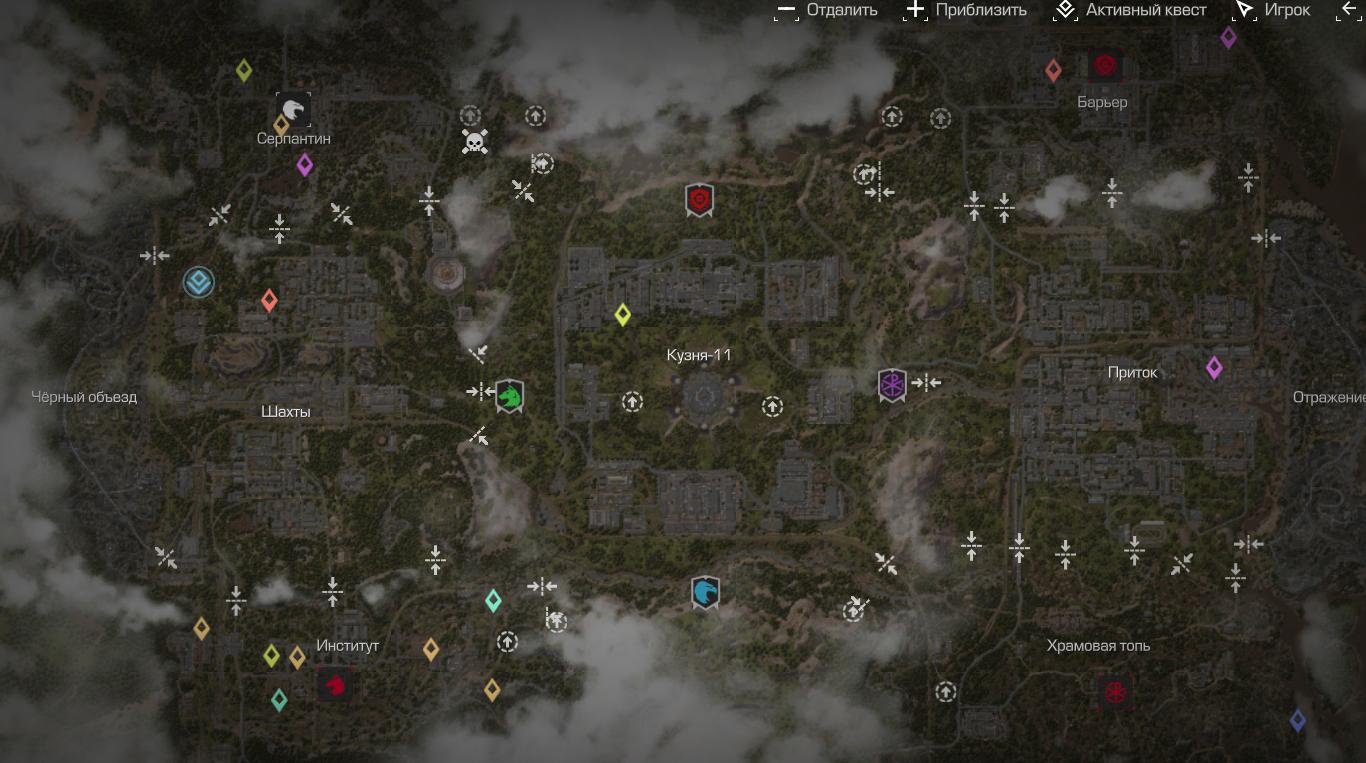The height and width of the screenshot is (763, 1366).
Task: Select the red shield marker above Кузня-11
Action: 699,200
